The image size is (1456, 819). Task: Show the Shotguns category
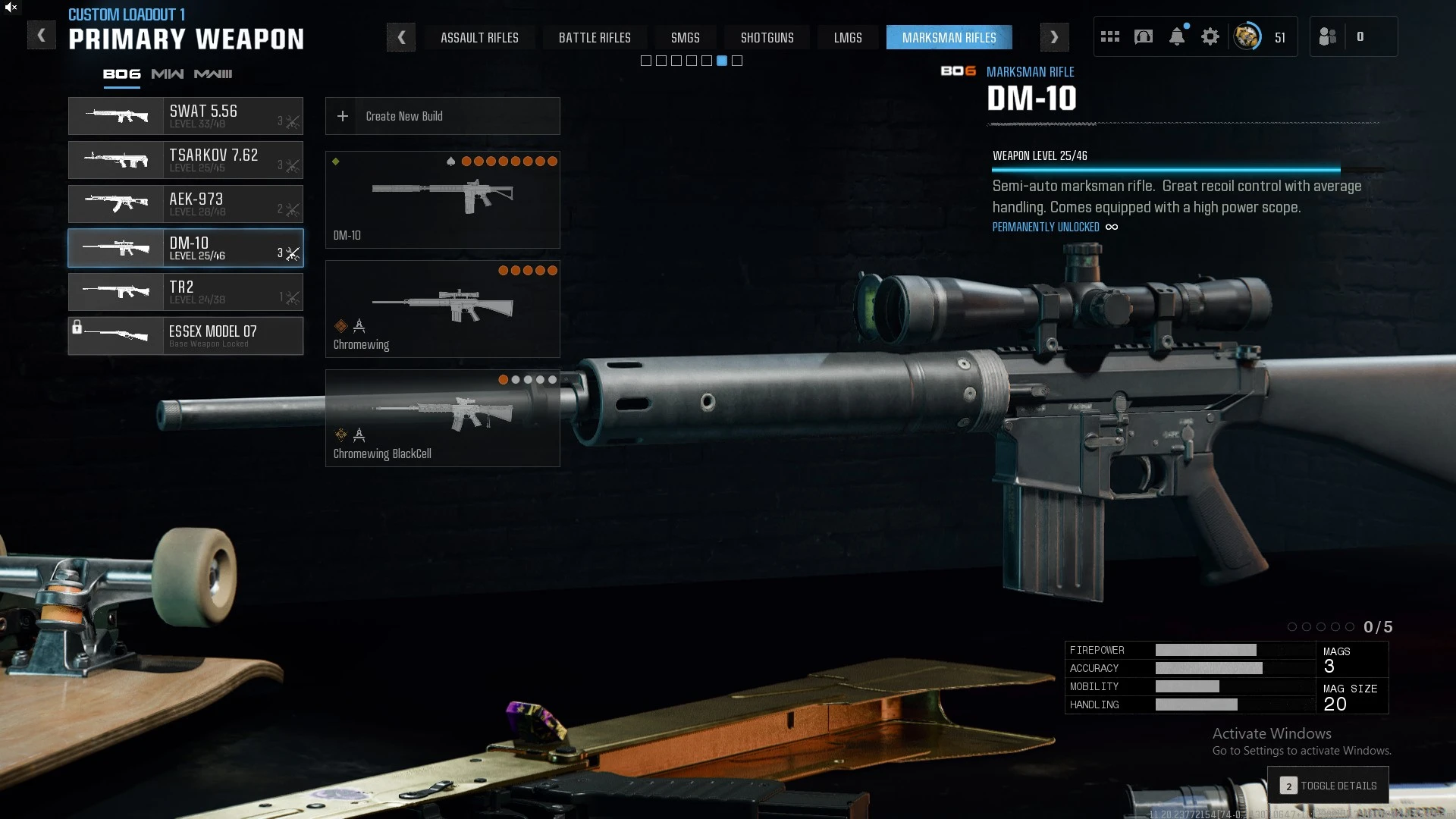pyautogui.click(x=767, y=37)
